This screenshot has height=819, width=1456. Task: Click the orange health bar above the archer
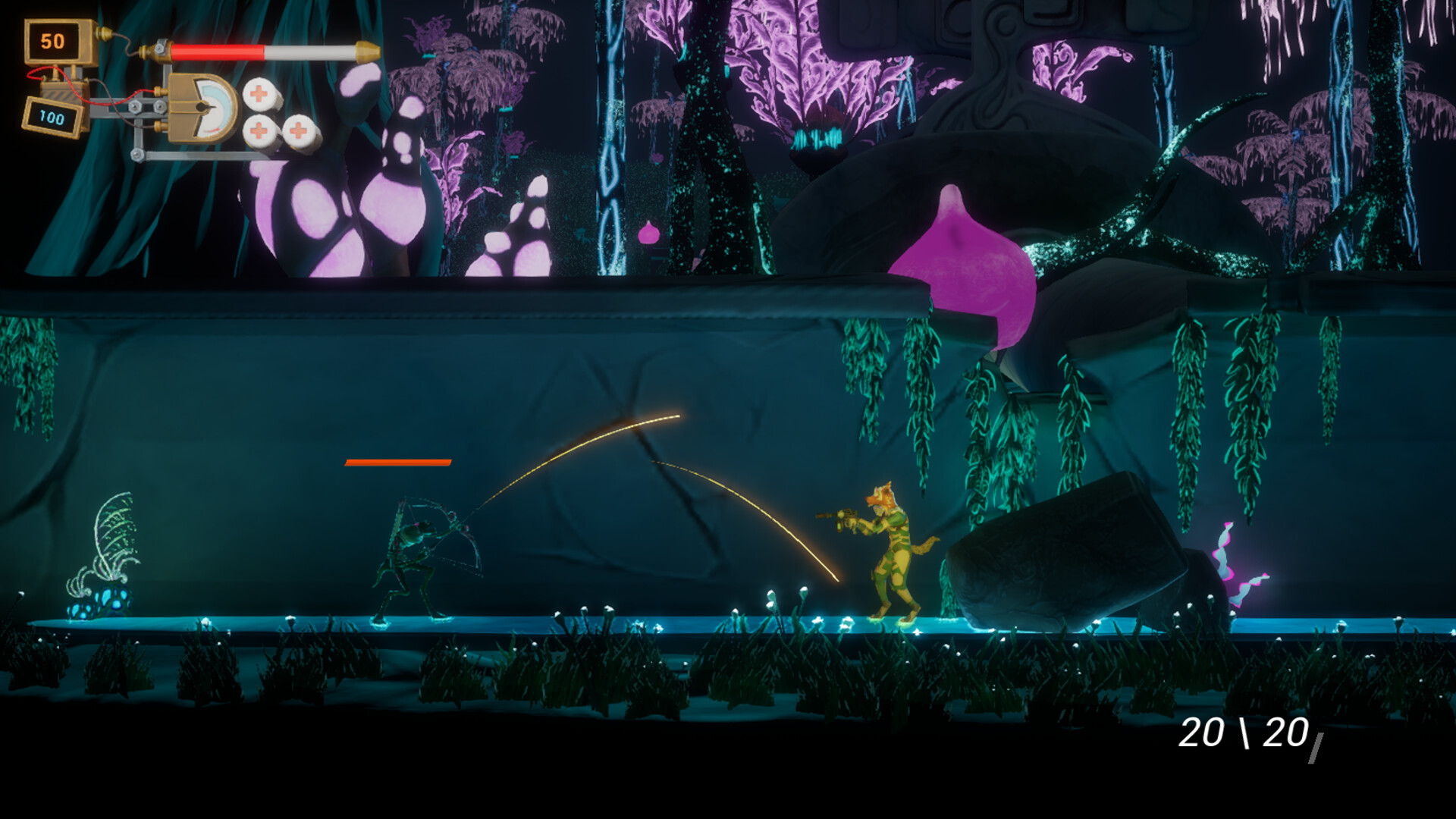pyautogui.click(x=398, y=460)
